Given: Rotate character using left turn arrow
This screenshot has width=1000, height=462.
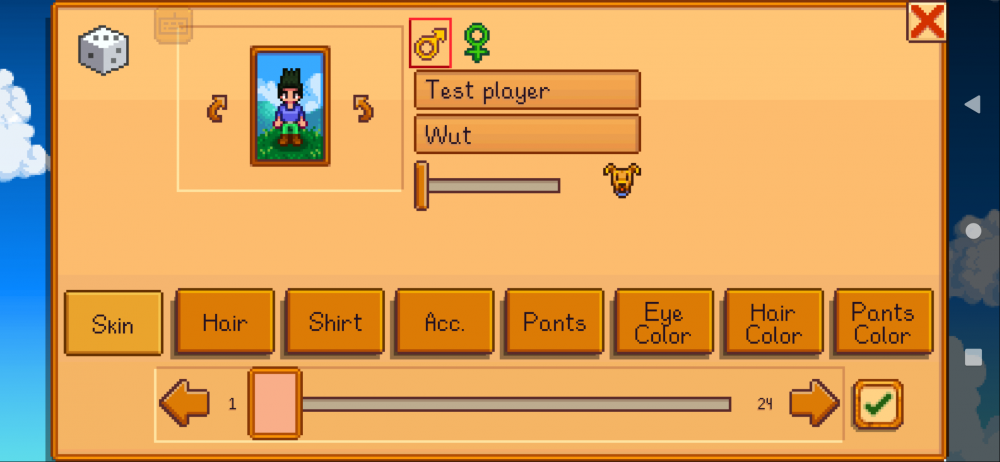Looking at the screenshot, I should [217, 108].
